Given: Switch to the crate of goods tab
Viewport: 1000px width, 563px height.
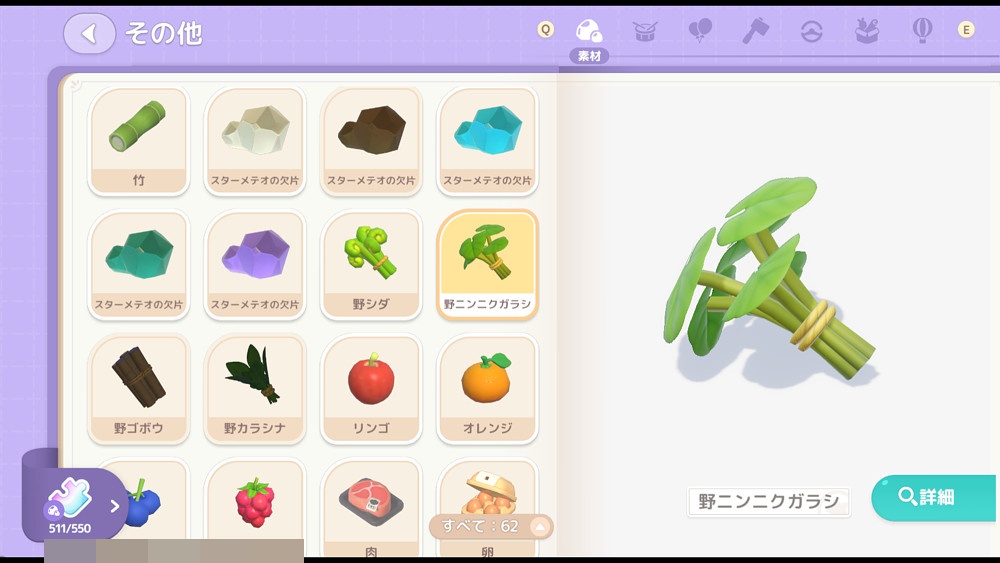Looking at the screenshot, I should coord(867,30).
